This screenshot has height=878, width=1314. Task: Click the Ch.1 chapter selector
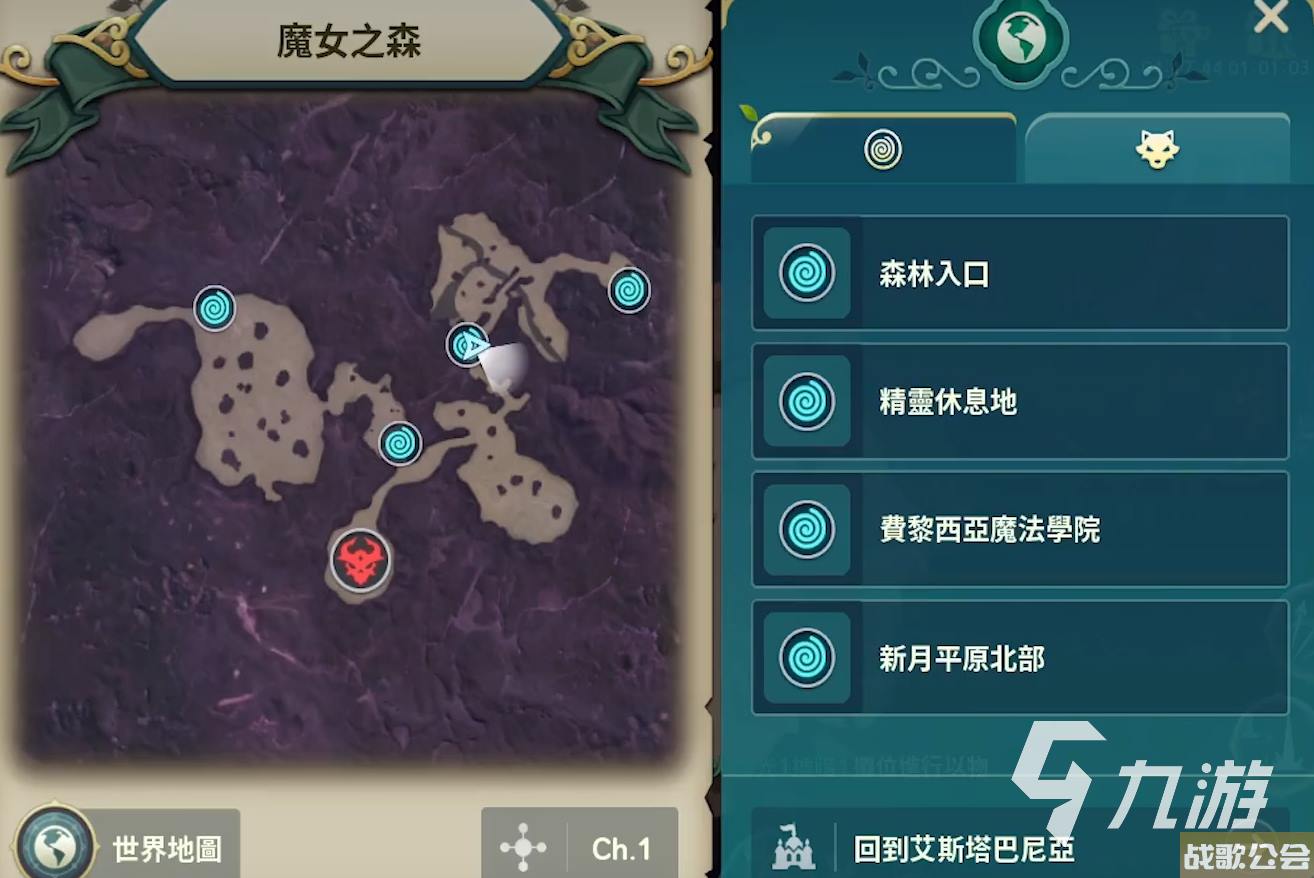pyautogui.click(x=620, y=847)
